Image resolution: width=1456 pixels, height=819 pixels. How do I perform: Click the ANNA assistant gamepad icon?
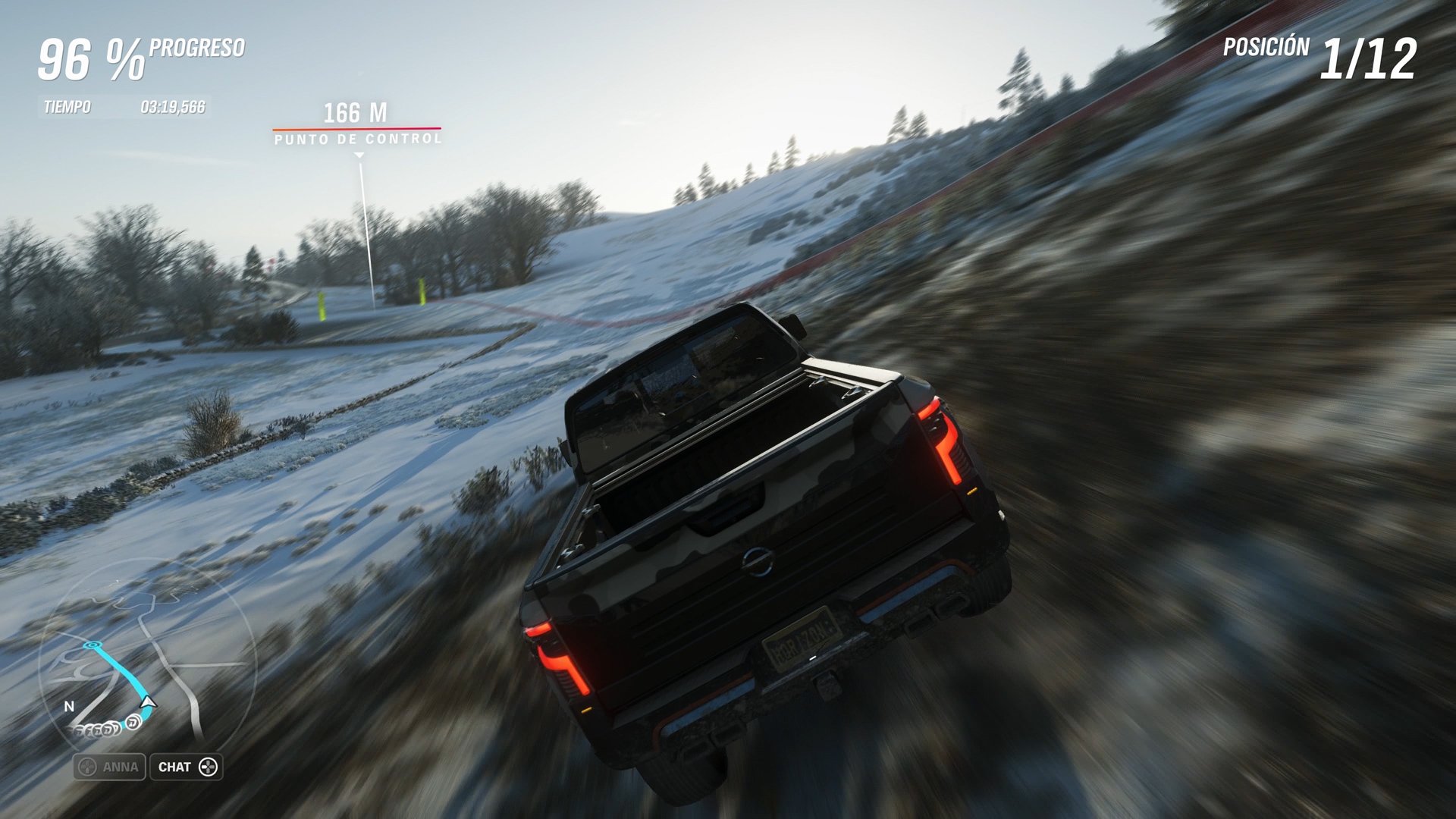click(86, 767)
